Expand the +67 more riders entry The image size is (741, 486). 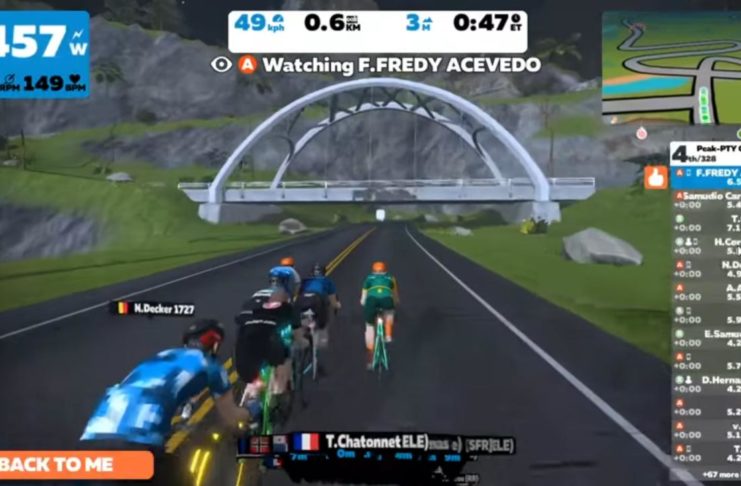[x=707, y=473]
